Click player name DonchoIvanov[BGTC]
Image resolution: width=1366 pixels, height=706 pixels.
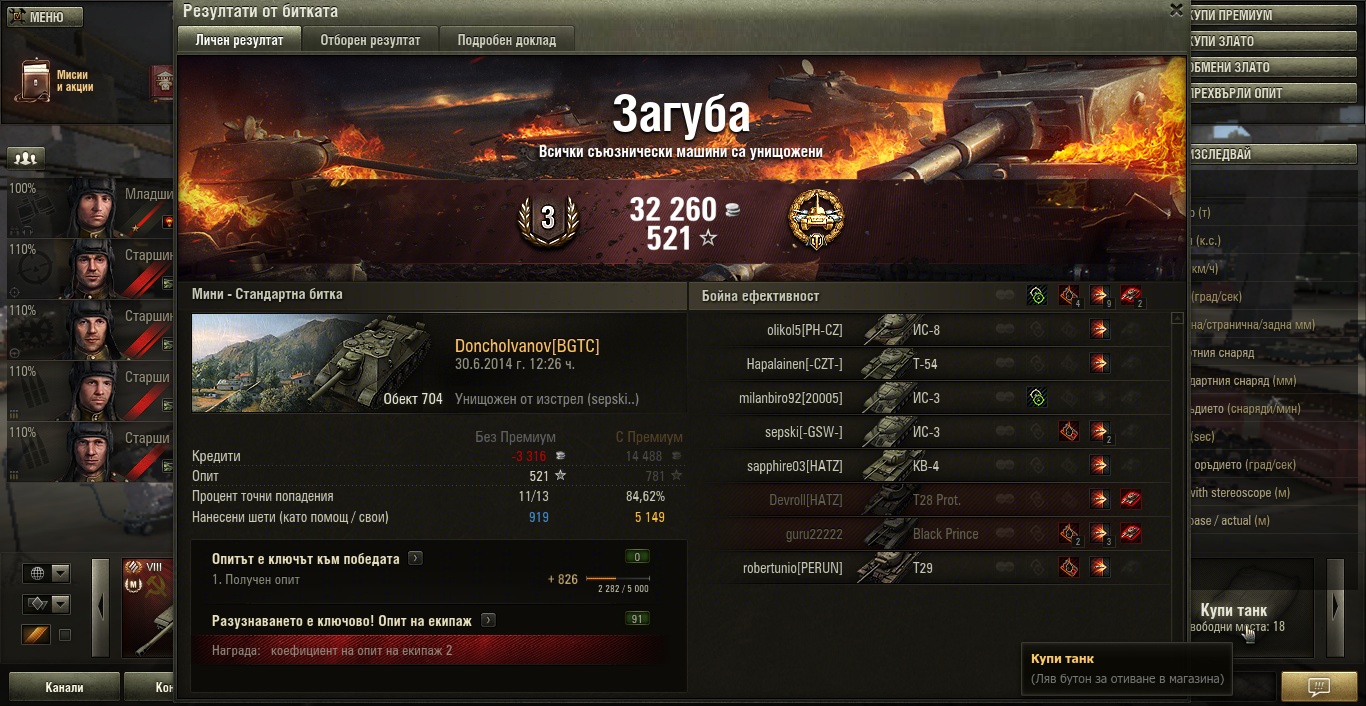527,346
